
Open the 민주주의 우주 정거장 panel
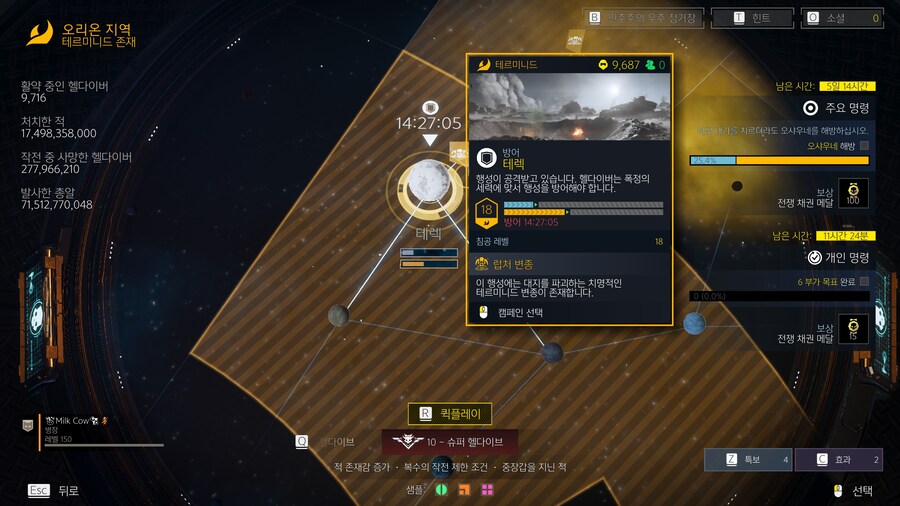pos(644,18)
